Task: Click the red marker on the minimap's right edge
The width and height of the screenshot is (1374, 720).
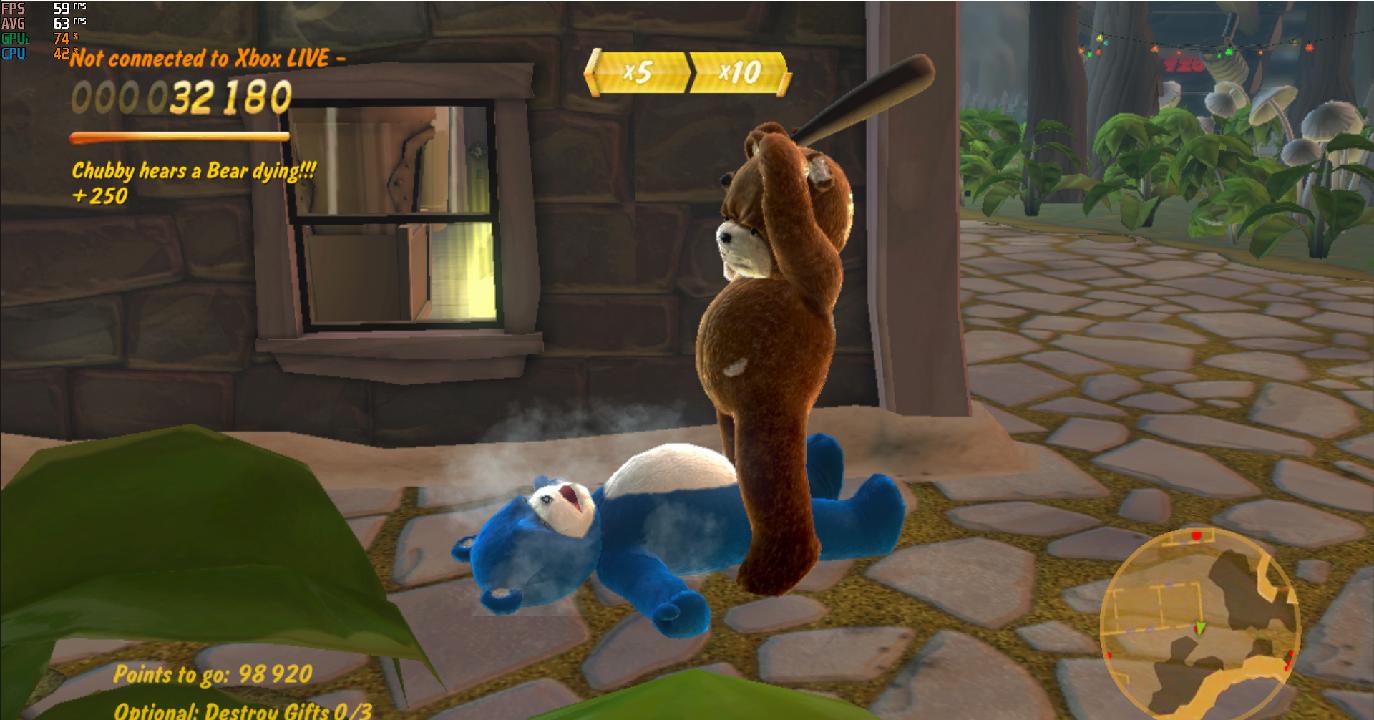Action: (x=1291, y=653)
